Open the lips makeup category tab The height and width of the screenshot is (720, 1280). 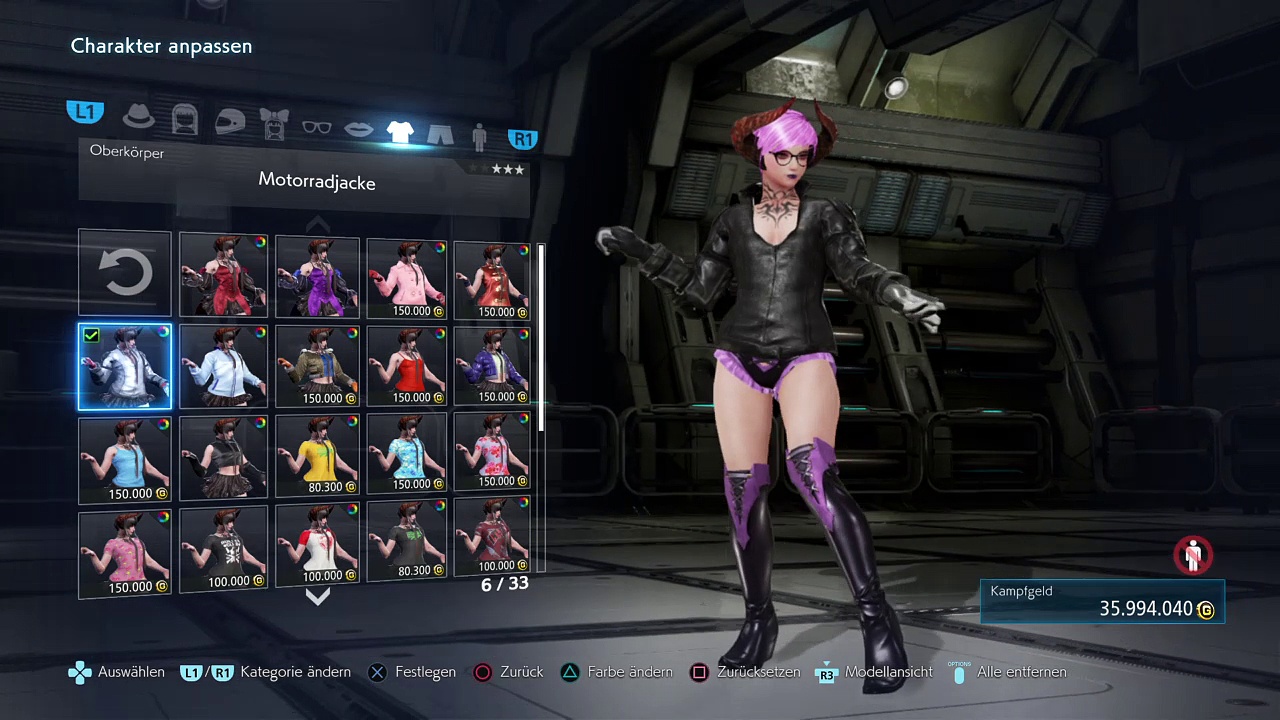pos(359,129)
